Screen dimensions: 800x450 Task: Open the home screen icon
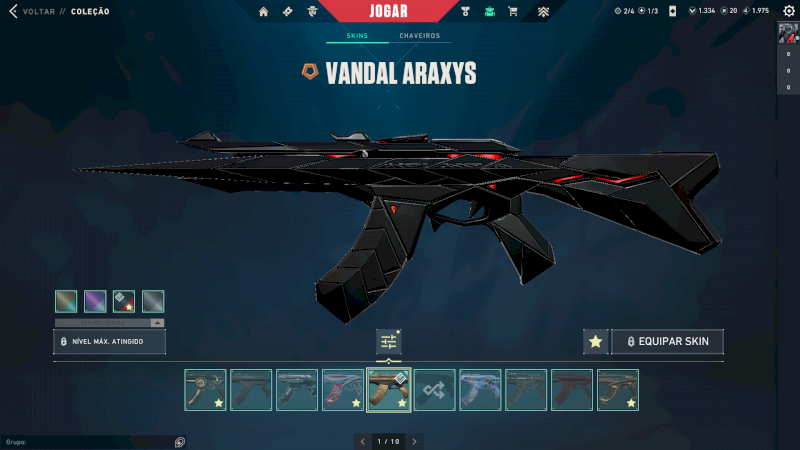point(264,12)
